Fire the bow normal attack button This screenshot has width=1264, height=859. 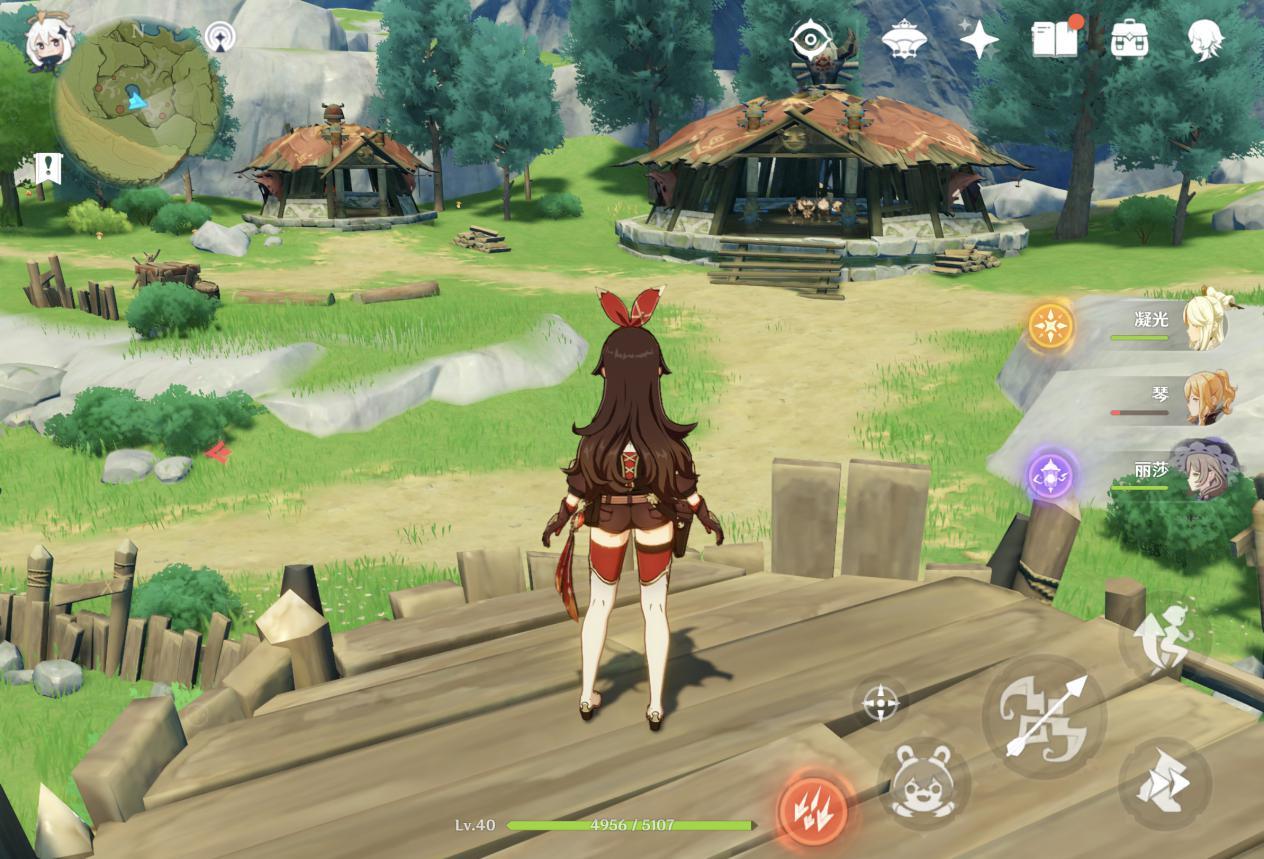click(x=1044, y=716)
